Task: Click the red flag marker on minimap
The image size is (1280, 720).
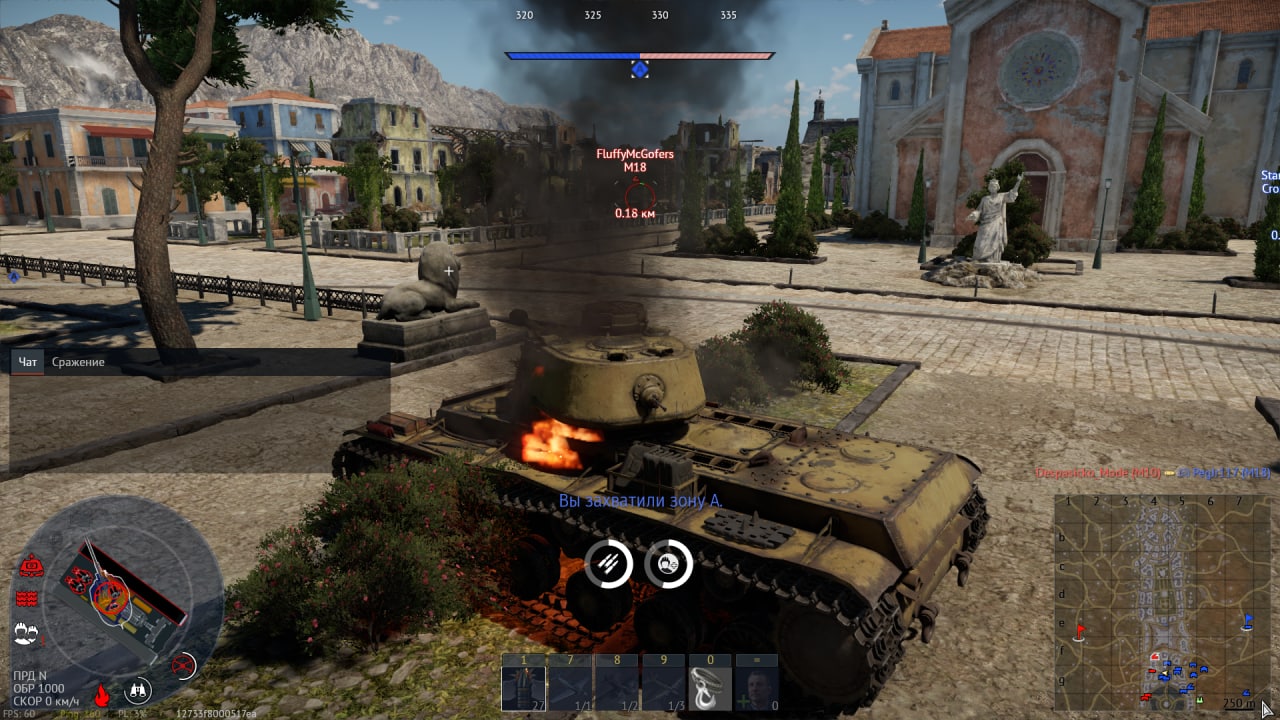Action: [x=1080, y=630]
